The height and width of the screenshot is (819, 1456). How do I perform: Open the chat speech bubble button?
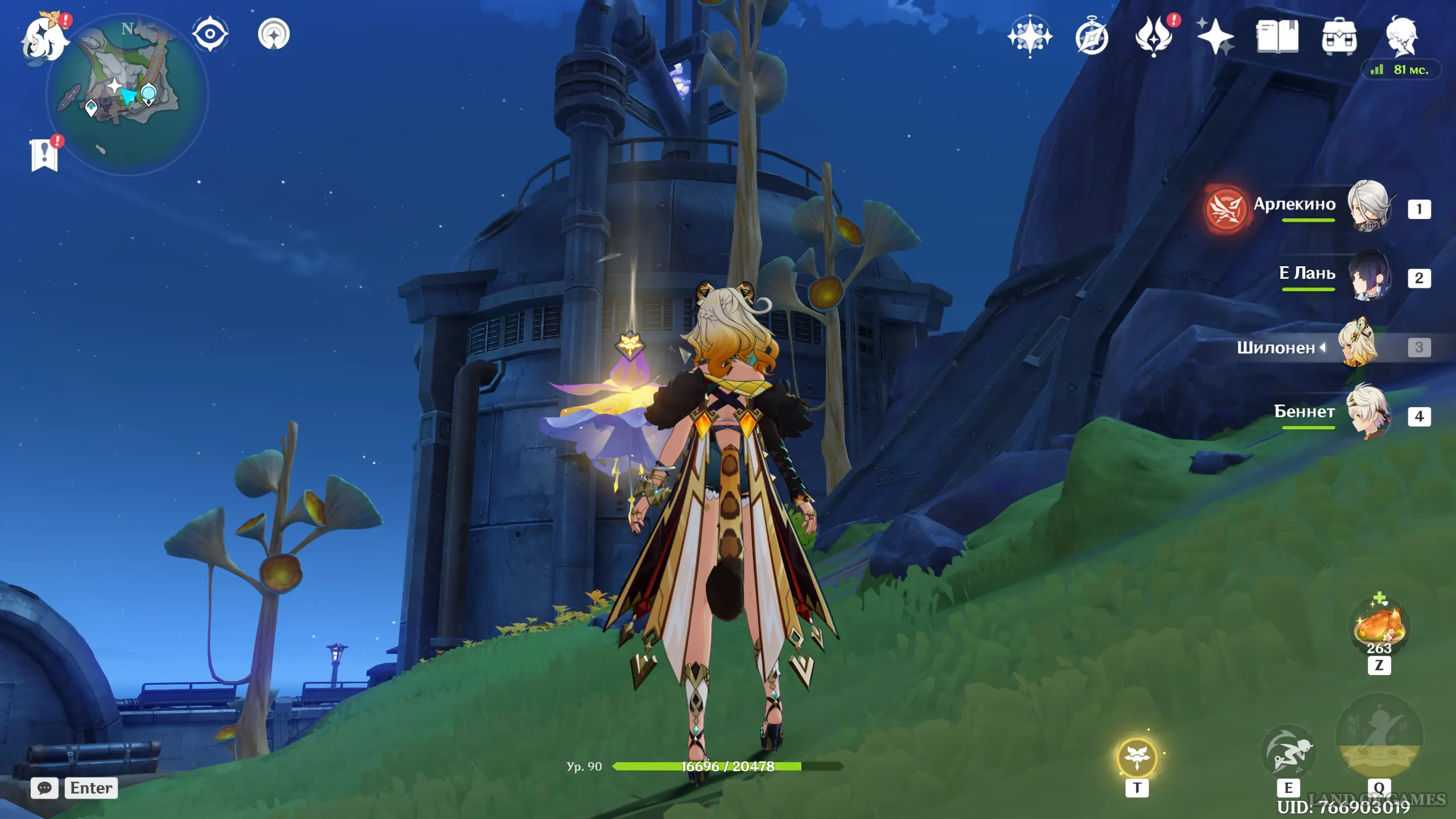(x=44, y=788)
